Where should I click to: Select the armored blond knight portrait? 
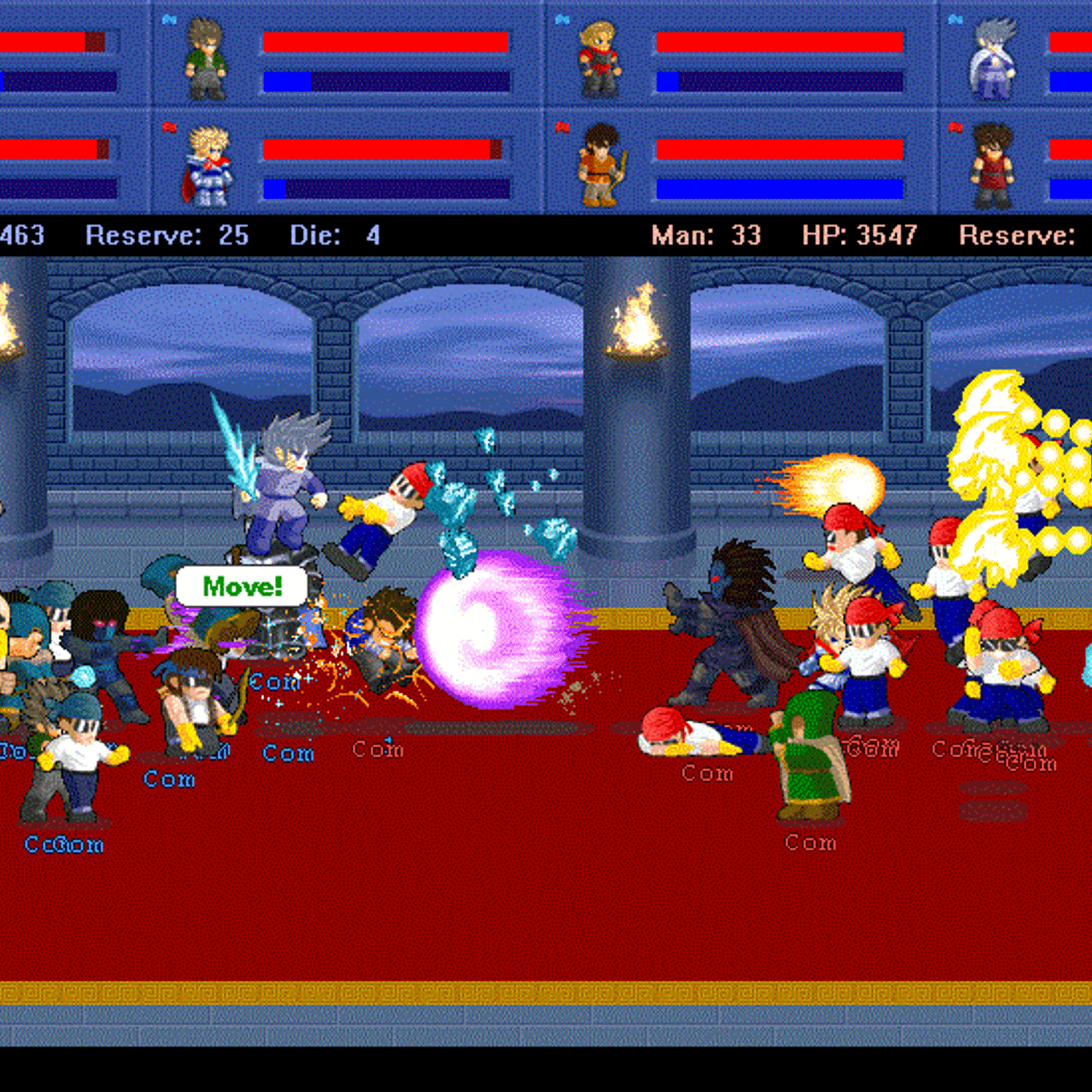coord(207,167)
